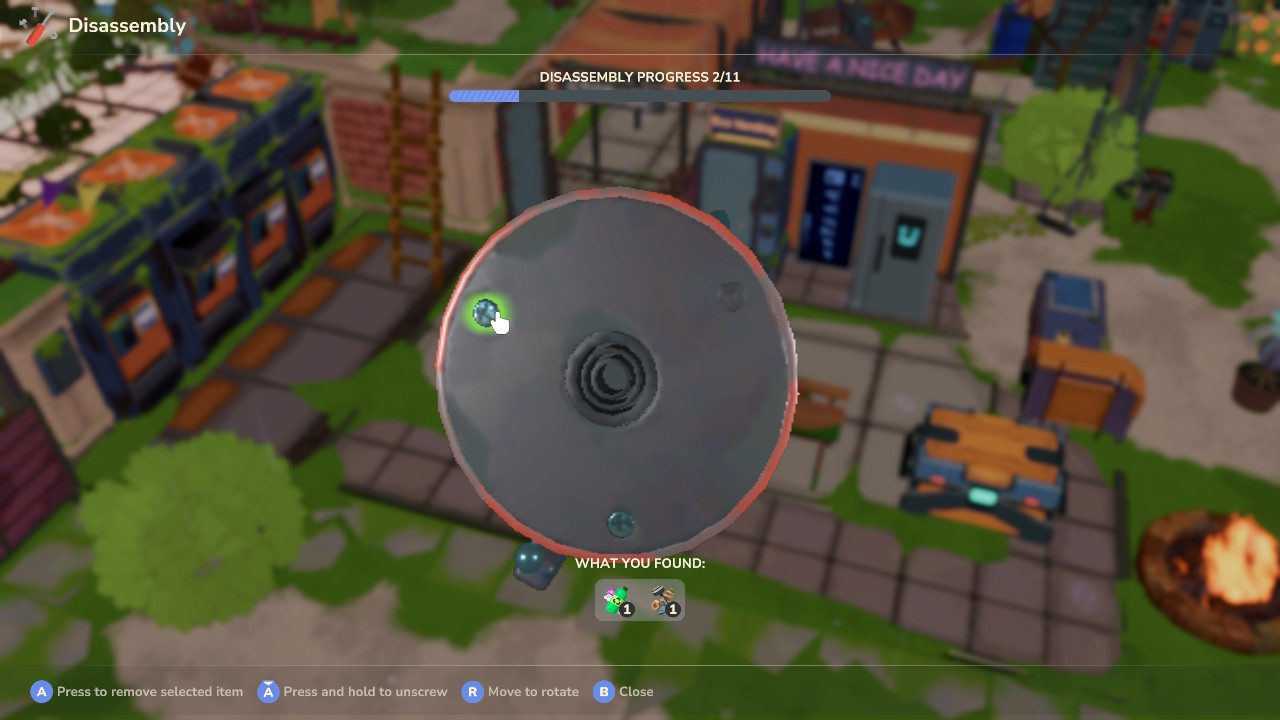Click the center of the disassembly disc
Viewport: 1280px width, 720px height.
point(613,378)
